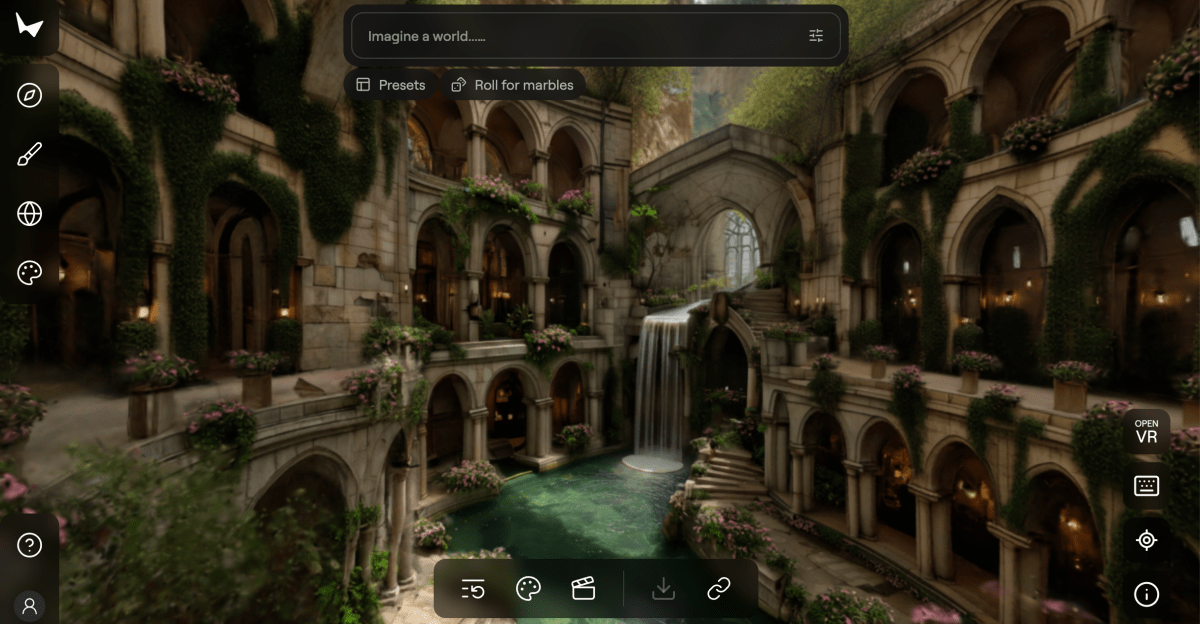Click the list reset icon in bottom toolbar
Viewport: 1200px width, 624px height.
473,589
